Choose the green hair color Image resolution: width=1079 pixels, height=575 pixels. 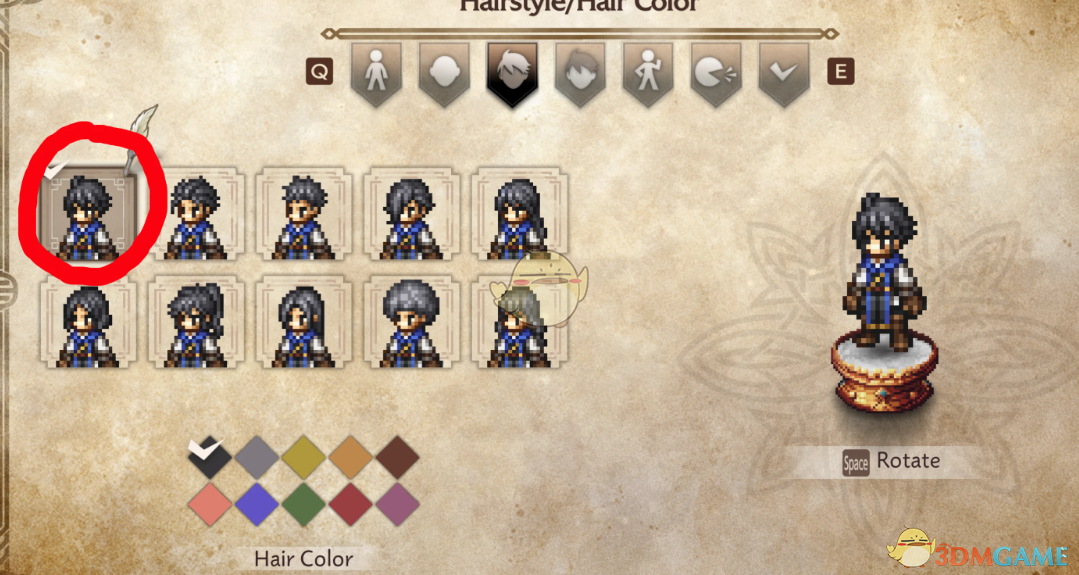[304, 503]
